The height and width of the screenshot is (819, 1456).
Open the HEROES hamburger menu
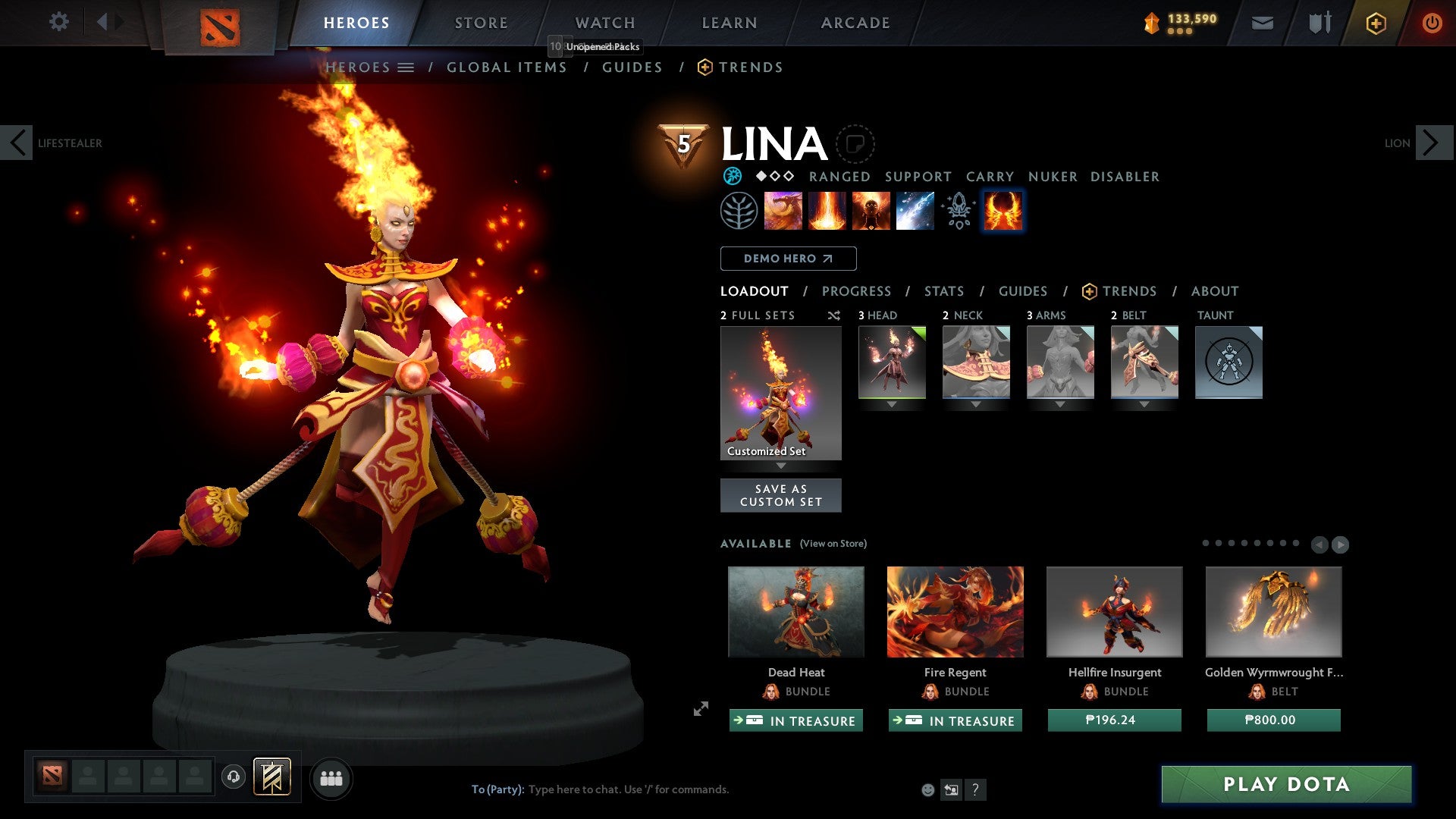(406, 67)
